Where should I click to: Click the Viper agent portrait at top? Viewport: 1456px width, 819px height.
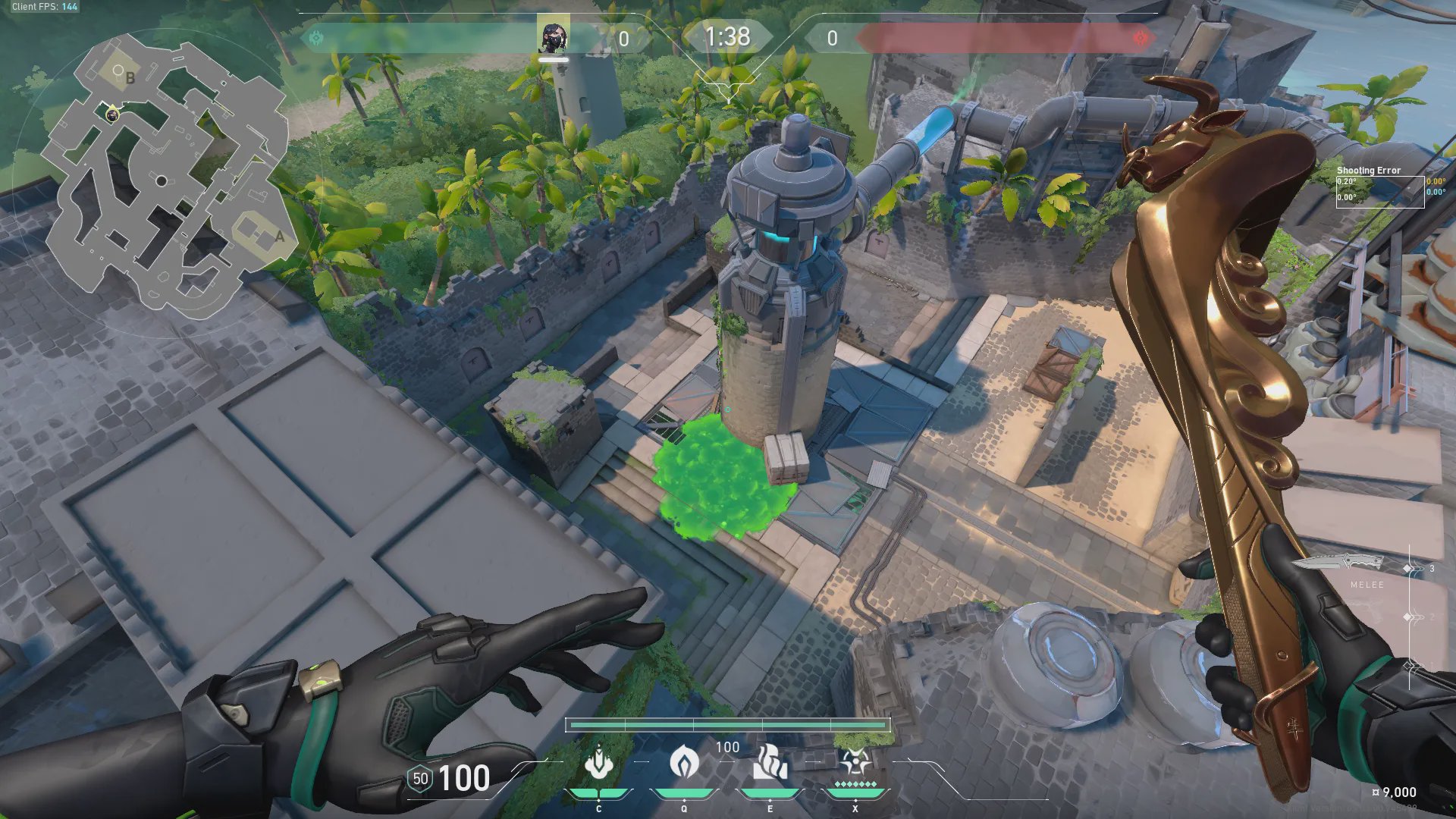[553, 37]
